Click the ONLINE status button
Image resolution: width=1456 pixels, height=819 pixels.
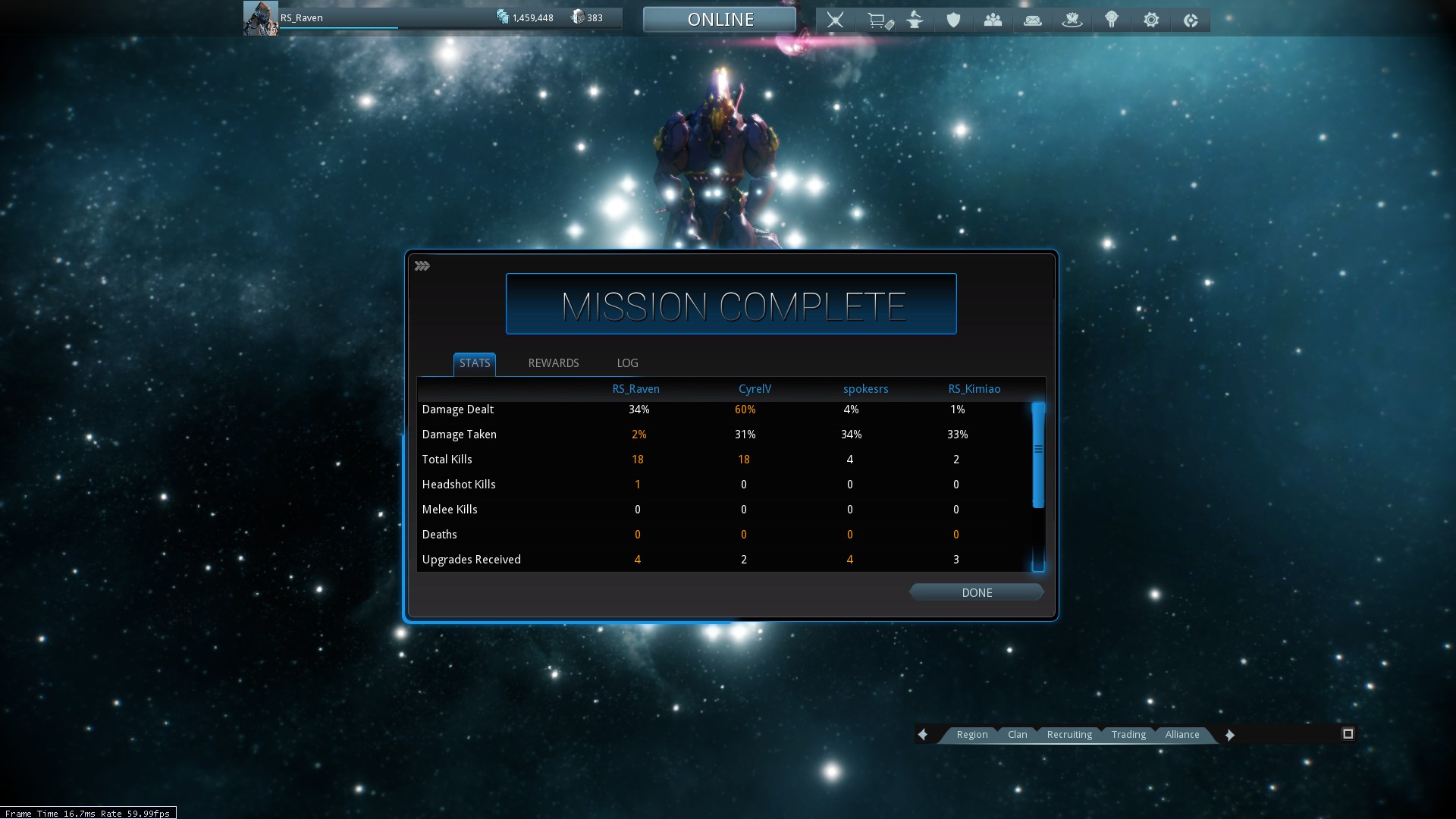point(720,20)
